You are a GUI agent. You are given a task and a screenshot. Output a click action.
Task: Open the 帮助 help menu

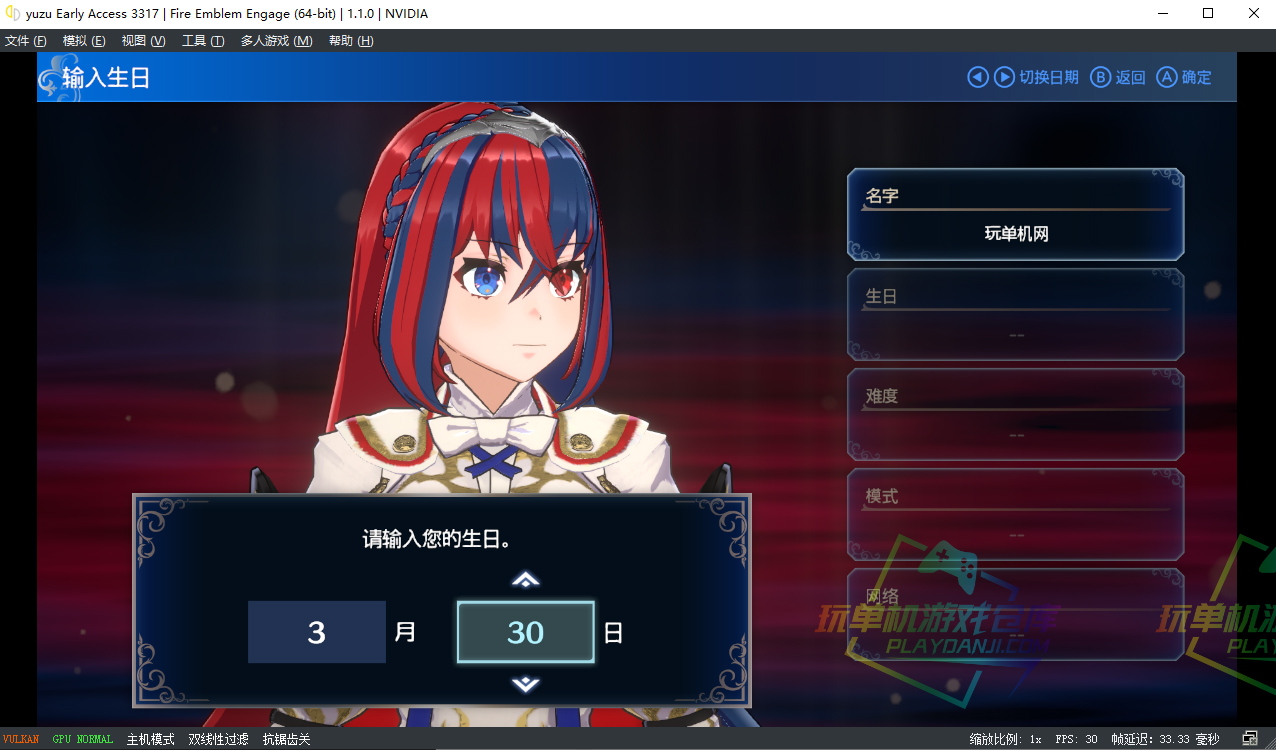(351, 41)
